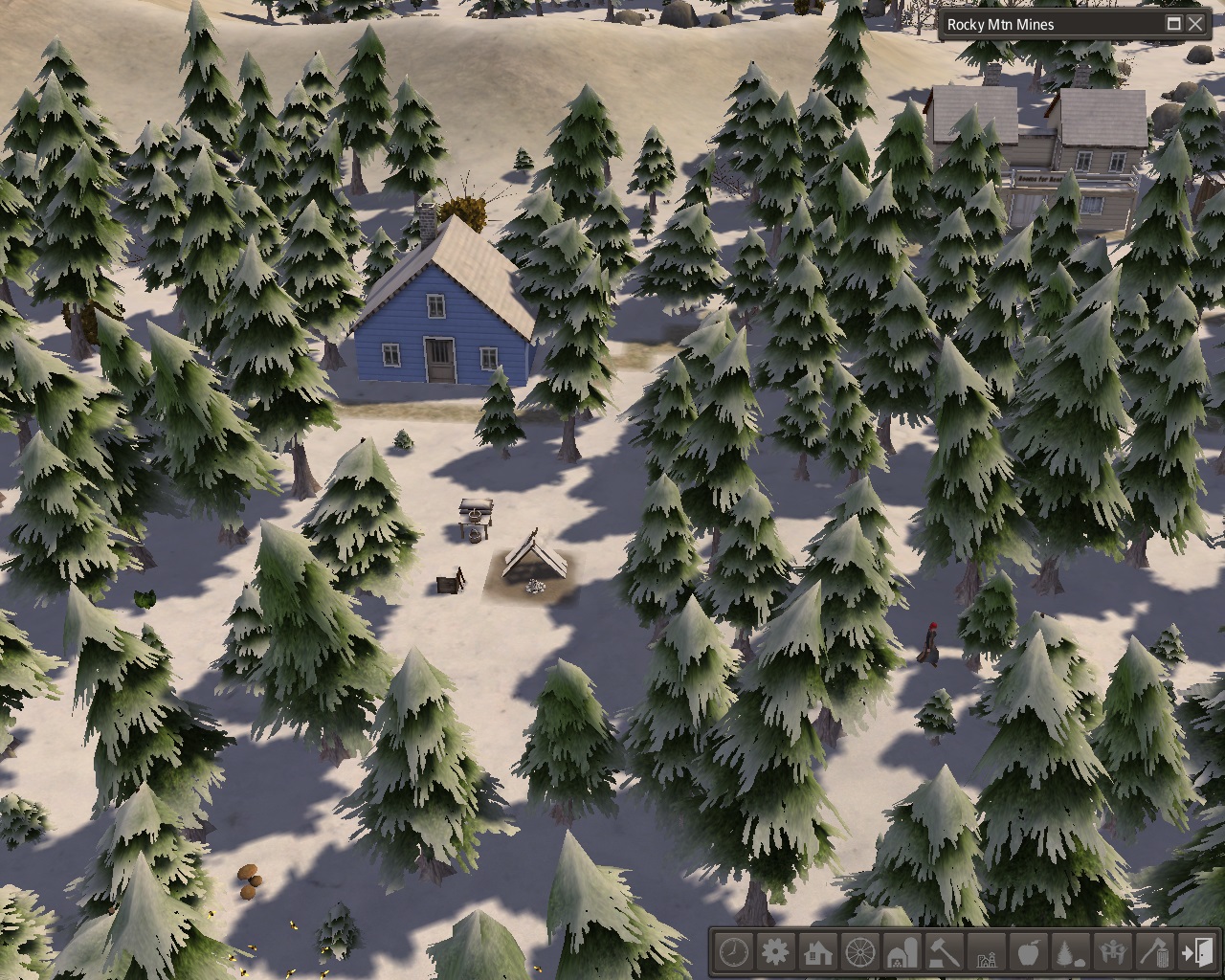Expand the Rocky Mtn Mines panel

click(1173, 24)
